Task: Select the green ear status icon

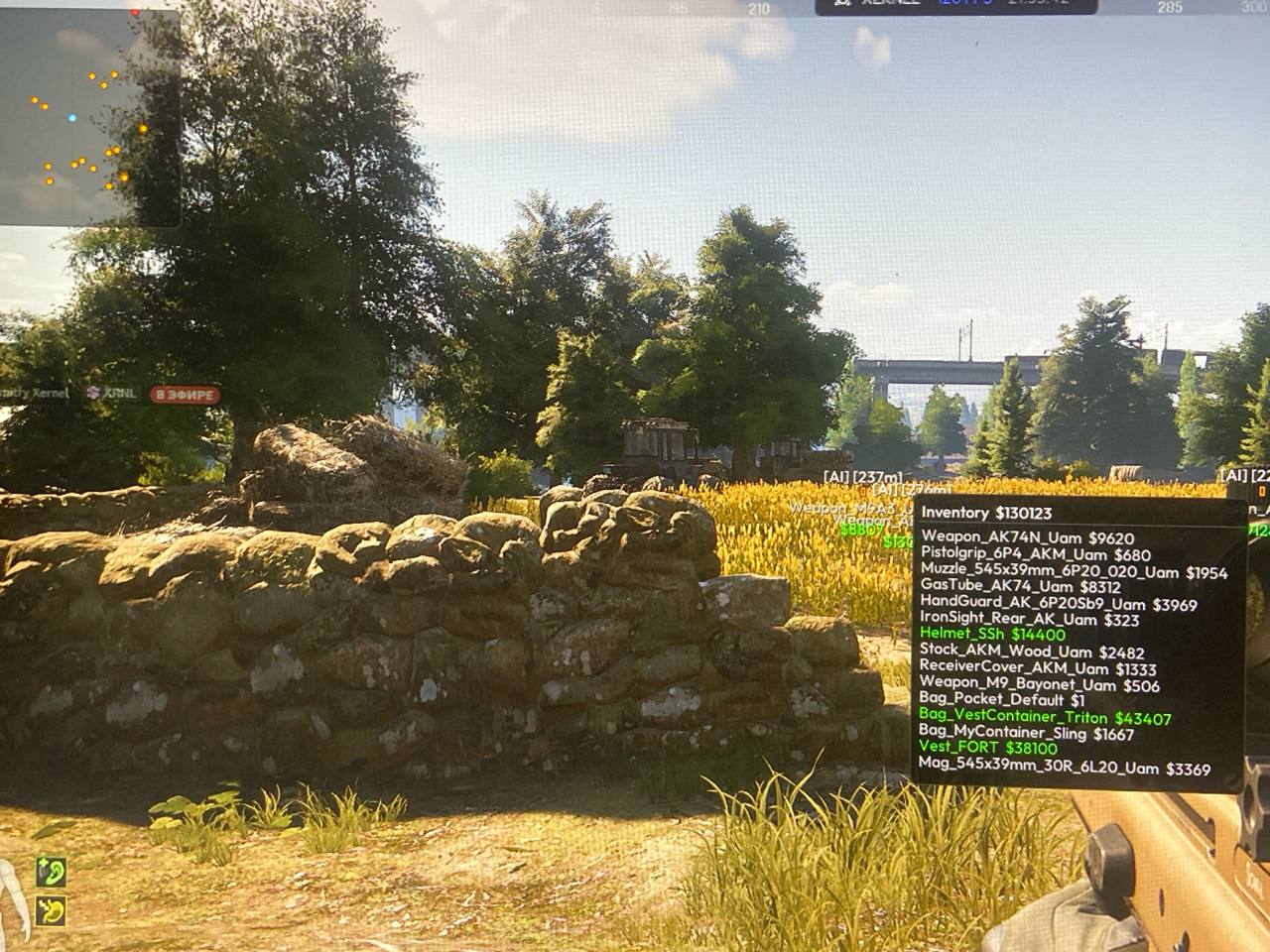Action: tap(51, 872)
